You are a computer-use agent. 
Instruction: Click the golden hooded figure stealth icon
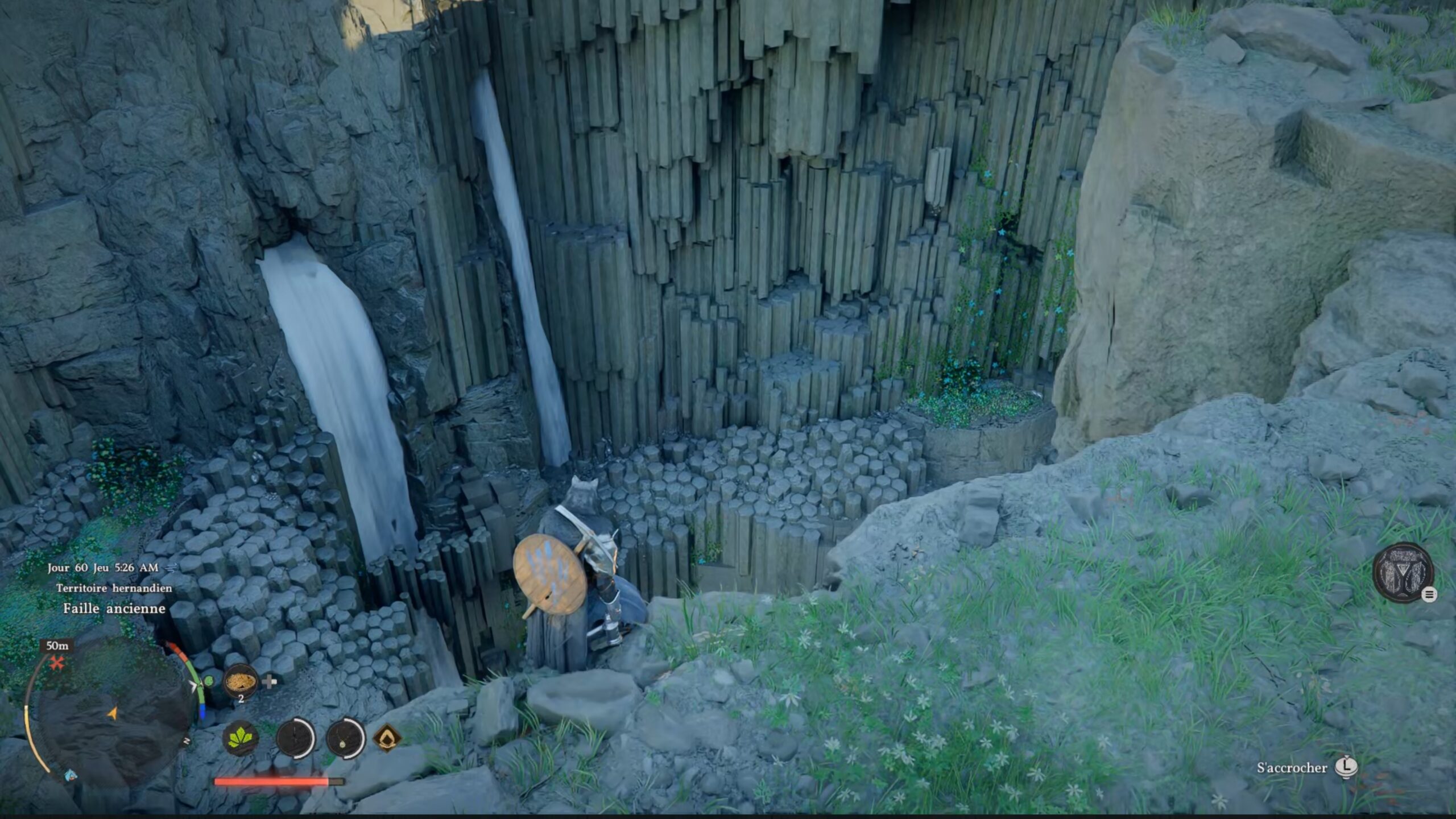click(x=387, y=738)
